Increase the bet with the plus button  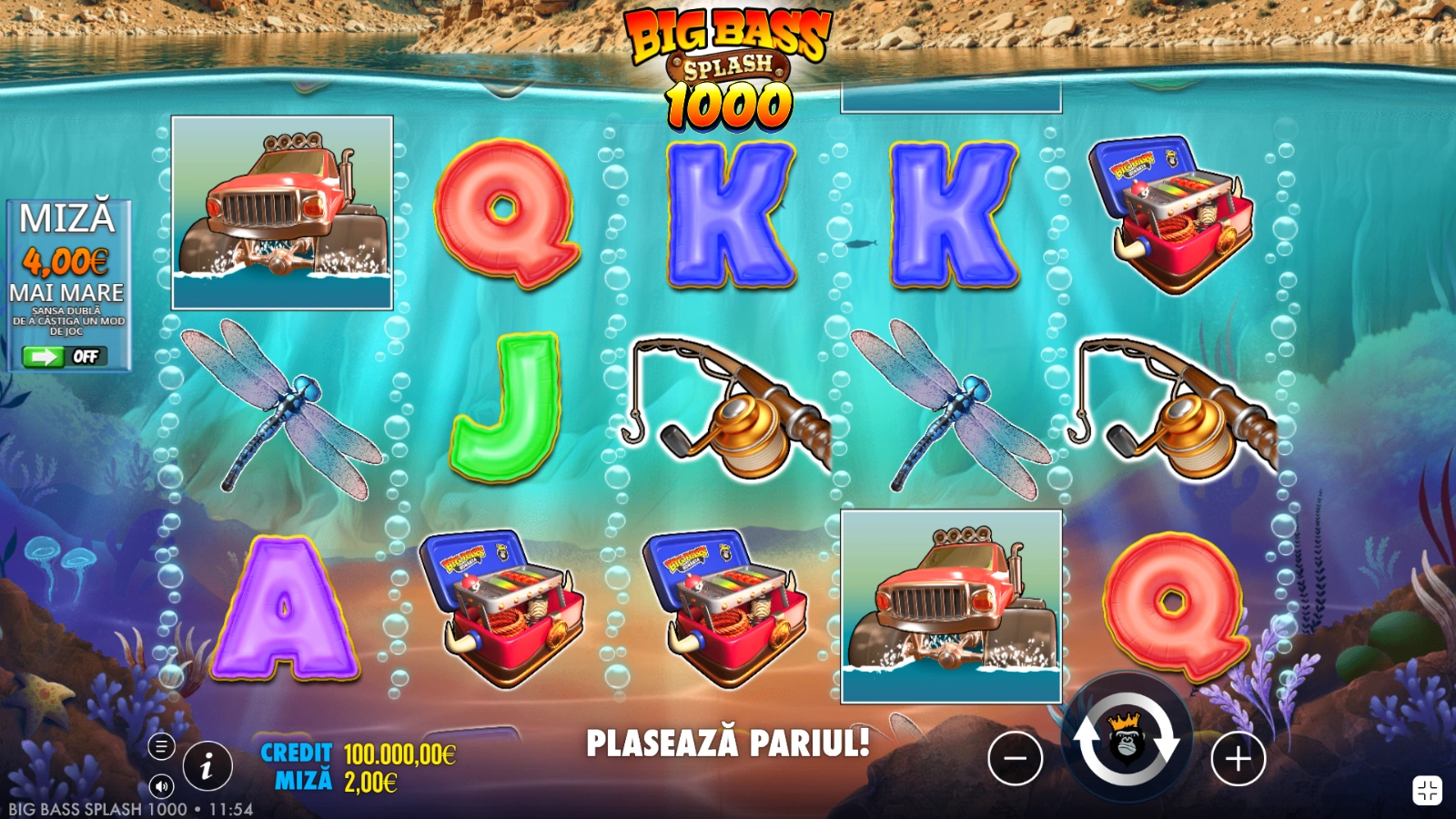[x=1238, y=757]
